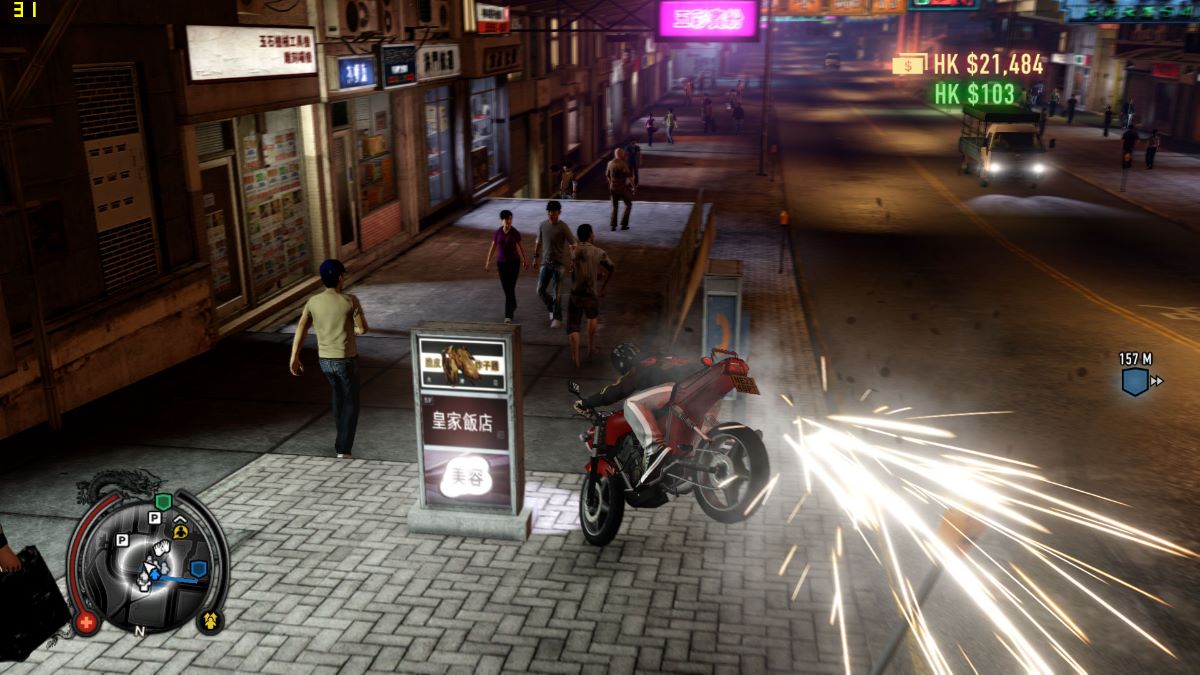The width and height of the screenshot is (1200, 675).
Task: Click the blue objective shield on the minimap
Action: pyautogui.click(x=198, y=569)
